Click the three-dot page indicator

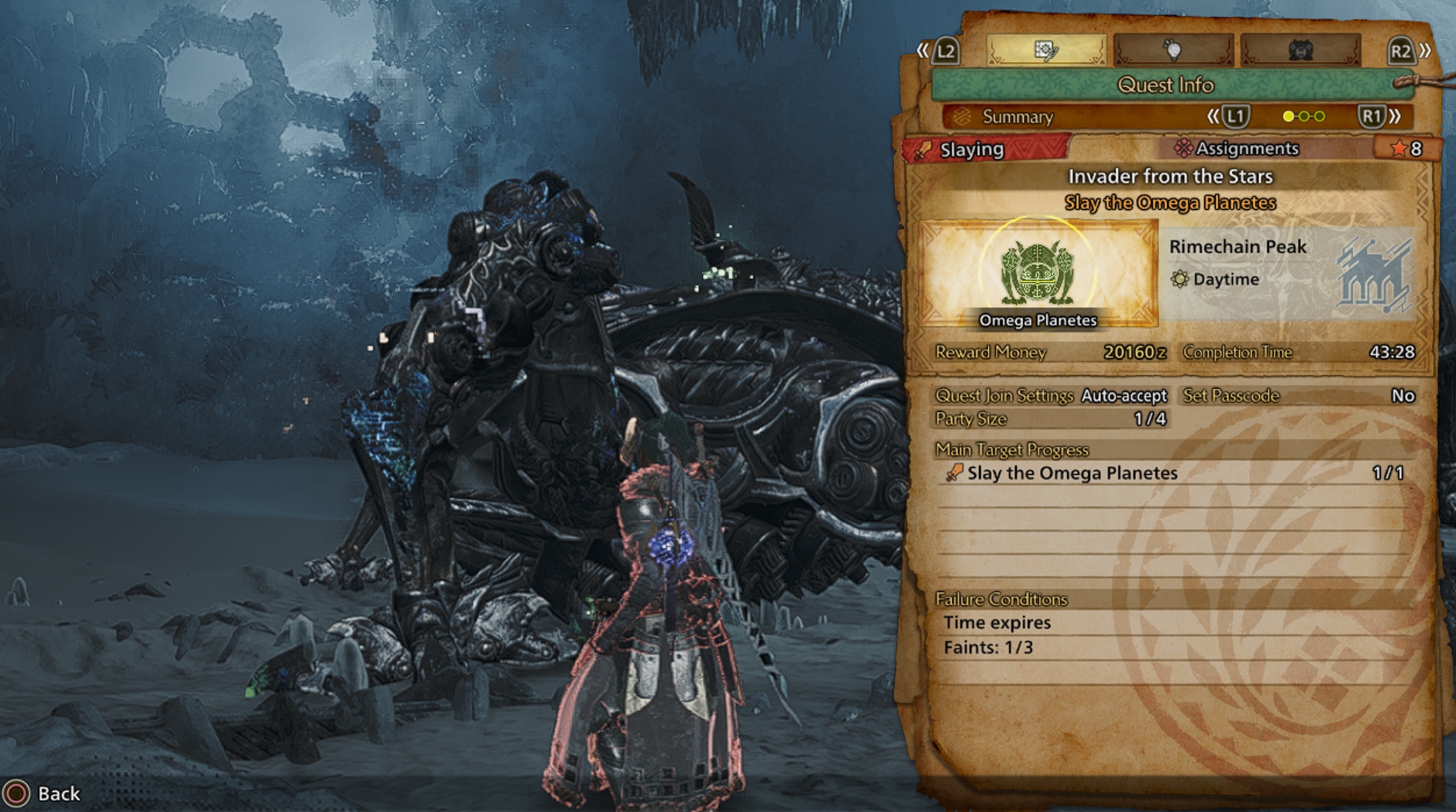[x=1303, y=117]
